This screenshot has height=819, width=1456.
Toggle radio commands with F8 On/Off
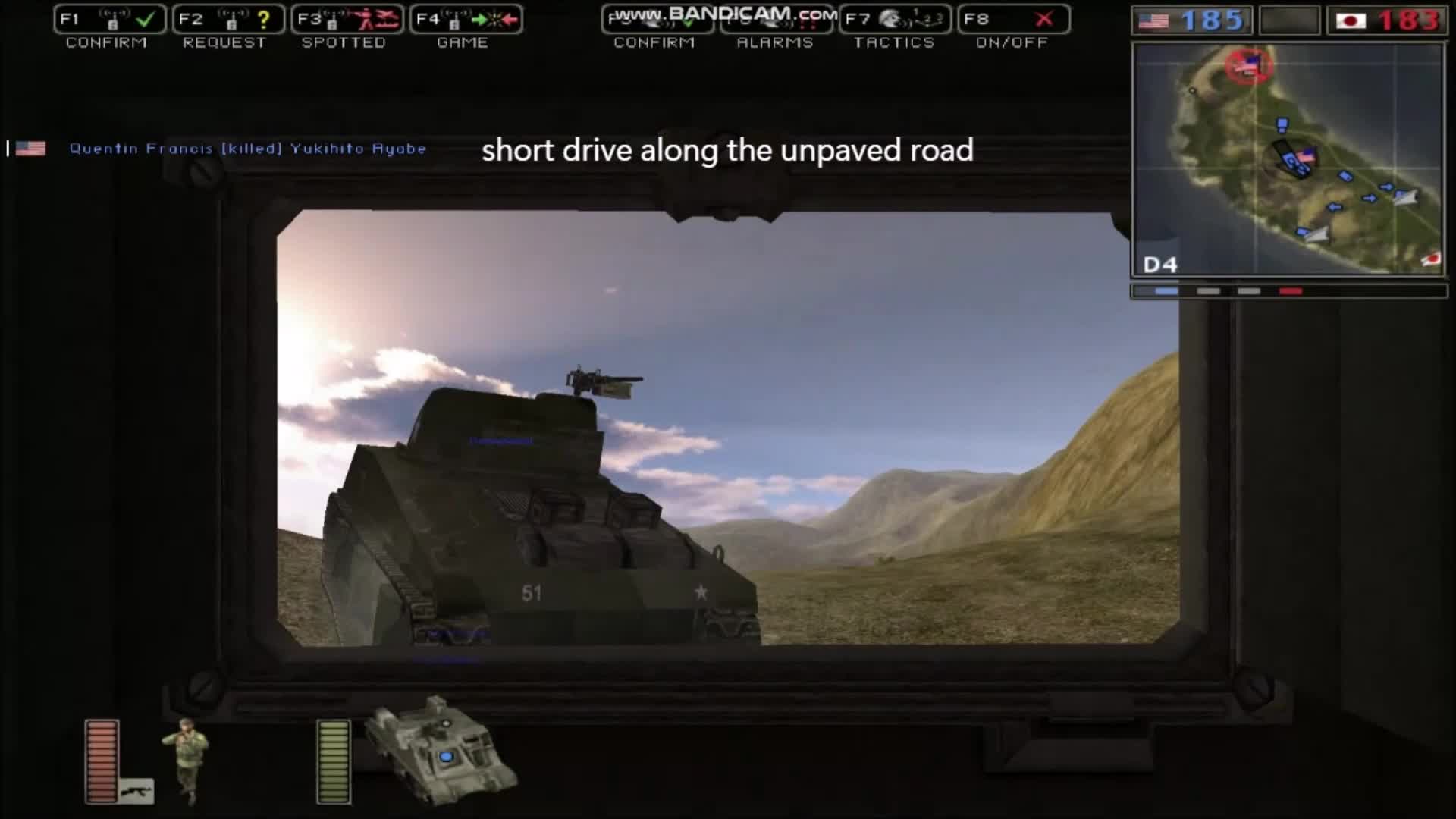tap(1043, 19)
